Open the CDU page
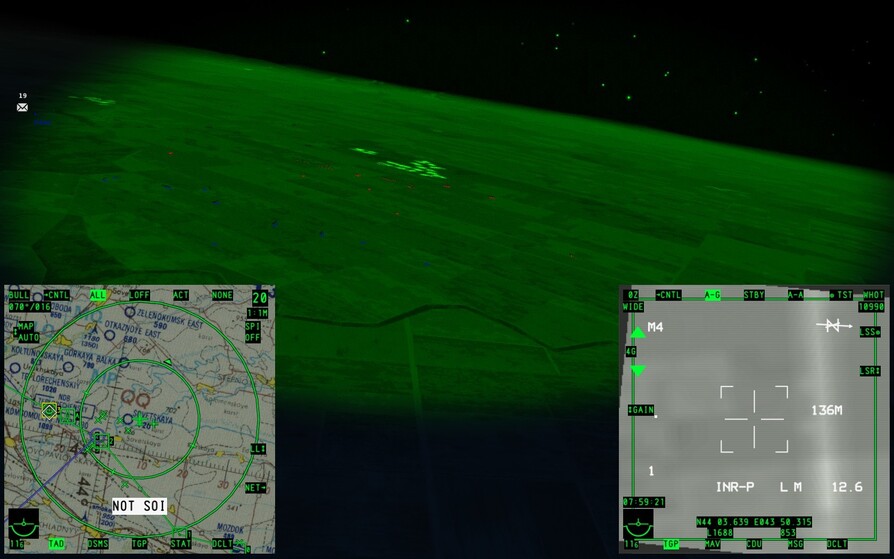Viewport: 894px width, 559px height. pos(754,544)
